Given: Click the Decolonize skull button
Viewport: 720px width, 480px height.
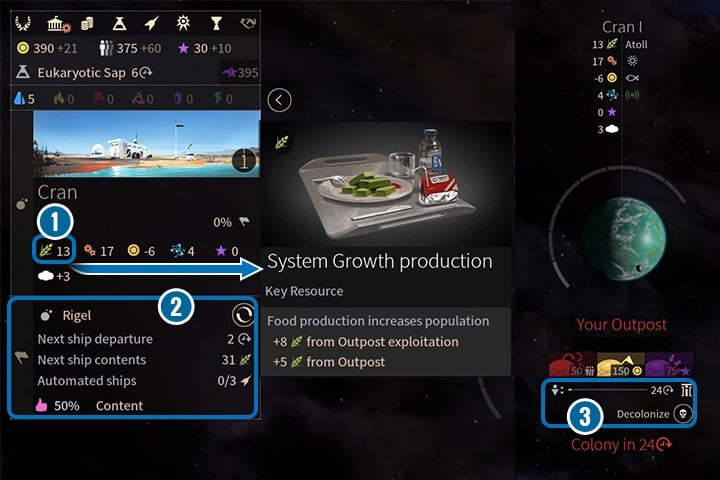Looking at the screenshot, I should coord(684,411).
